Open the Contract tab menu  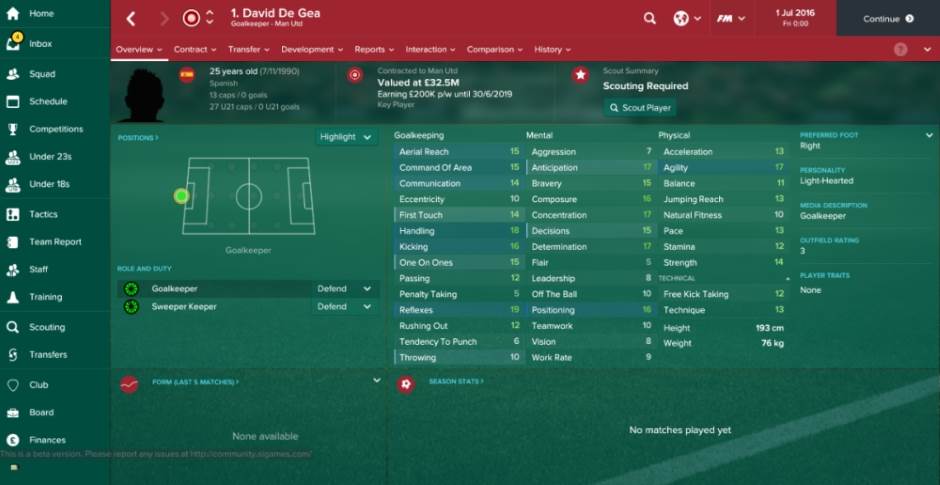click(194, 49)
